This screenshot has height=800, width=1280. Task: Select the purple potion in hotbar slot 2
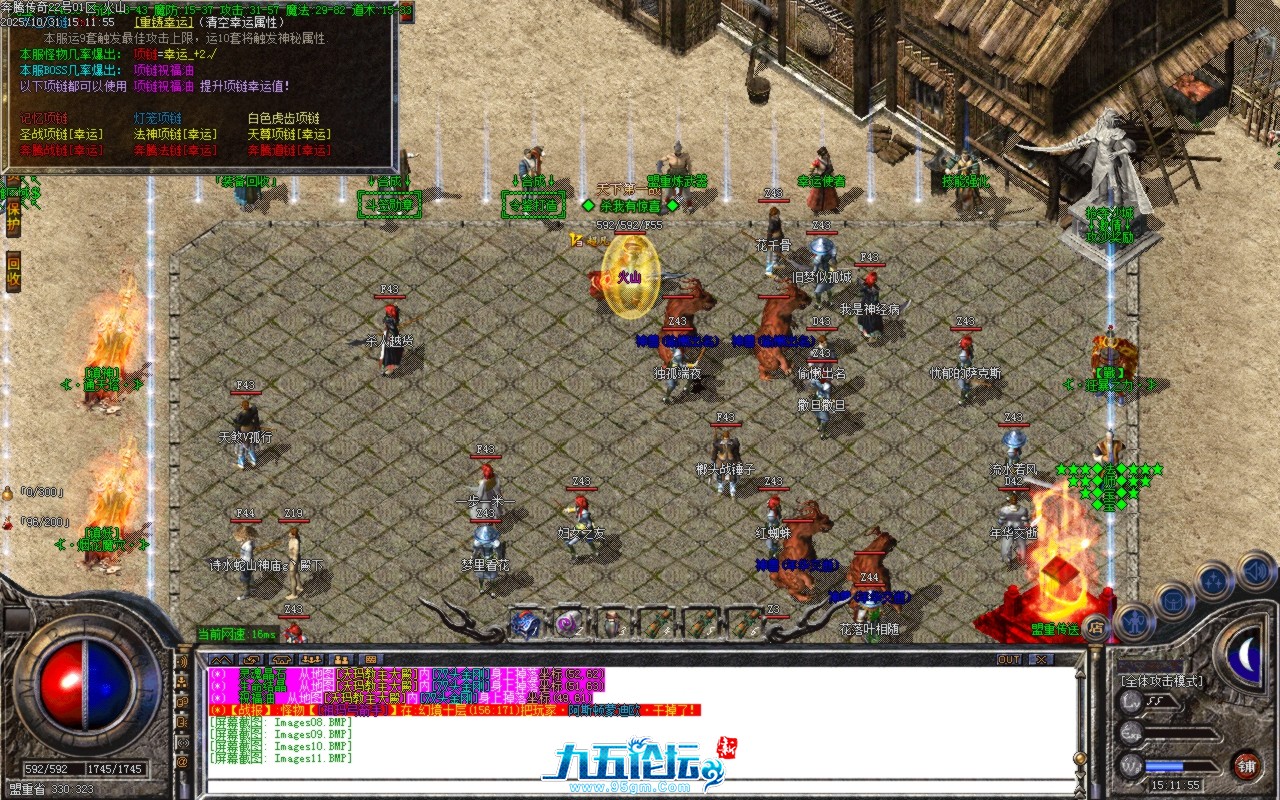pyautogui.click(x=567, y=625)
